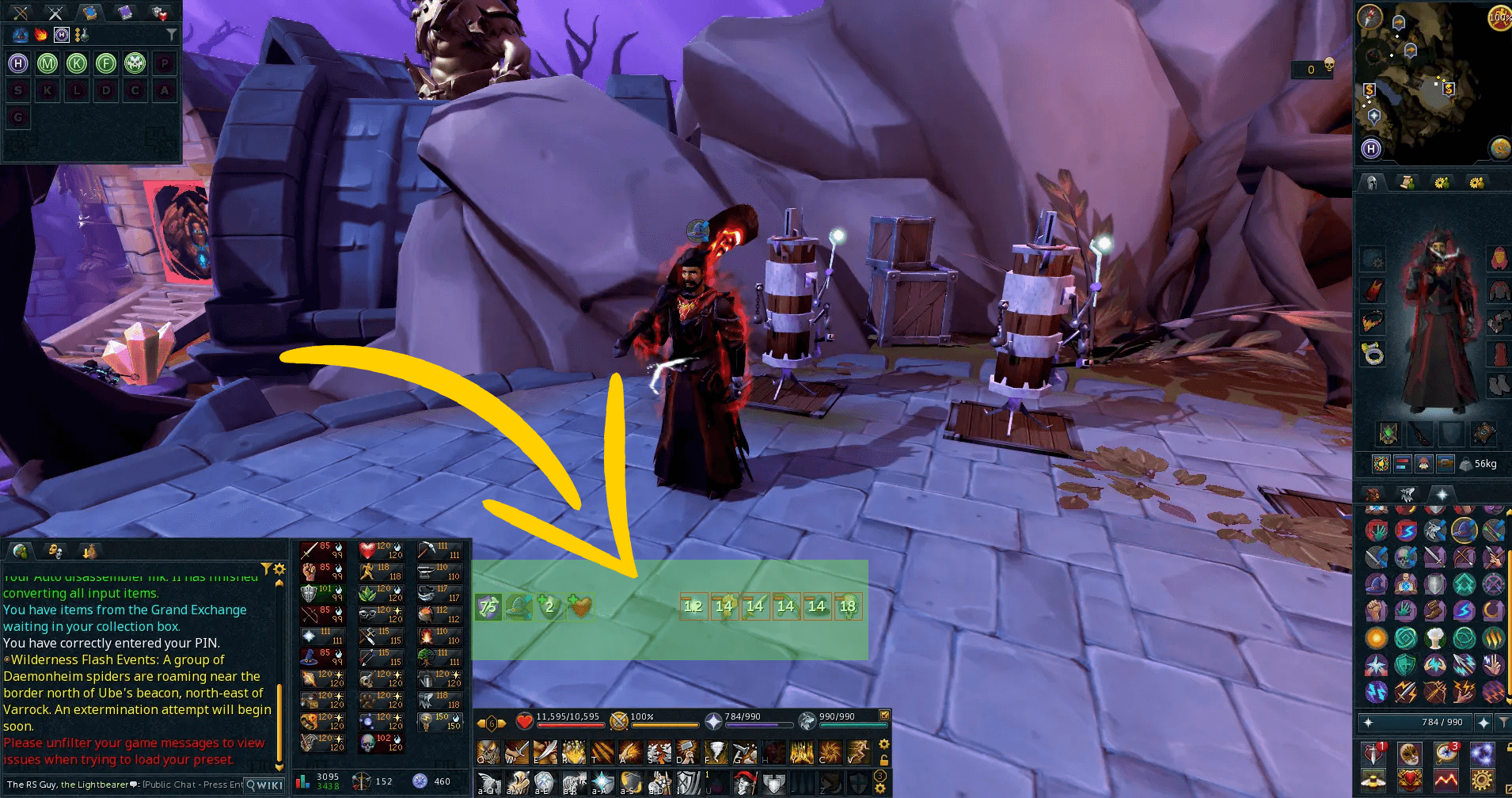
Task: Select the fire spells filter in the abilities window
Action: 41,34
